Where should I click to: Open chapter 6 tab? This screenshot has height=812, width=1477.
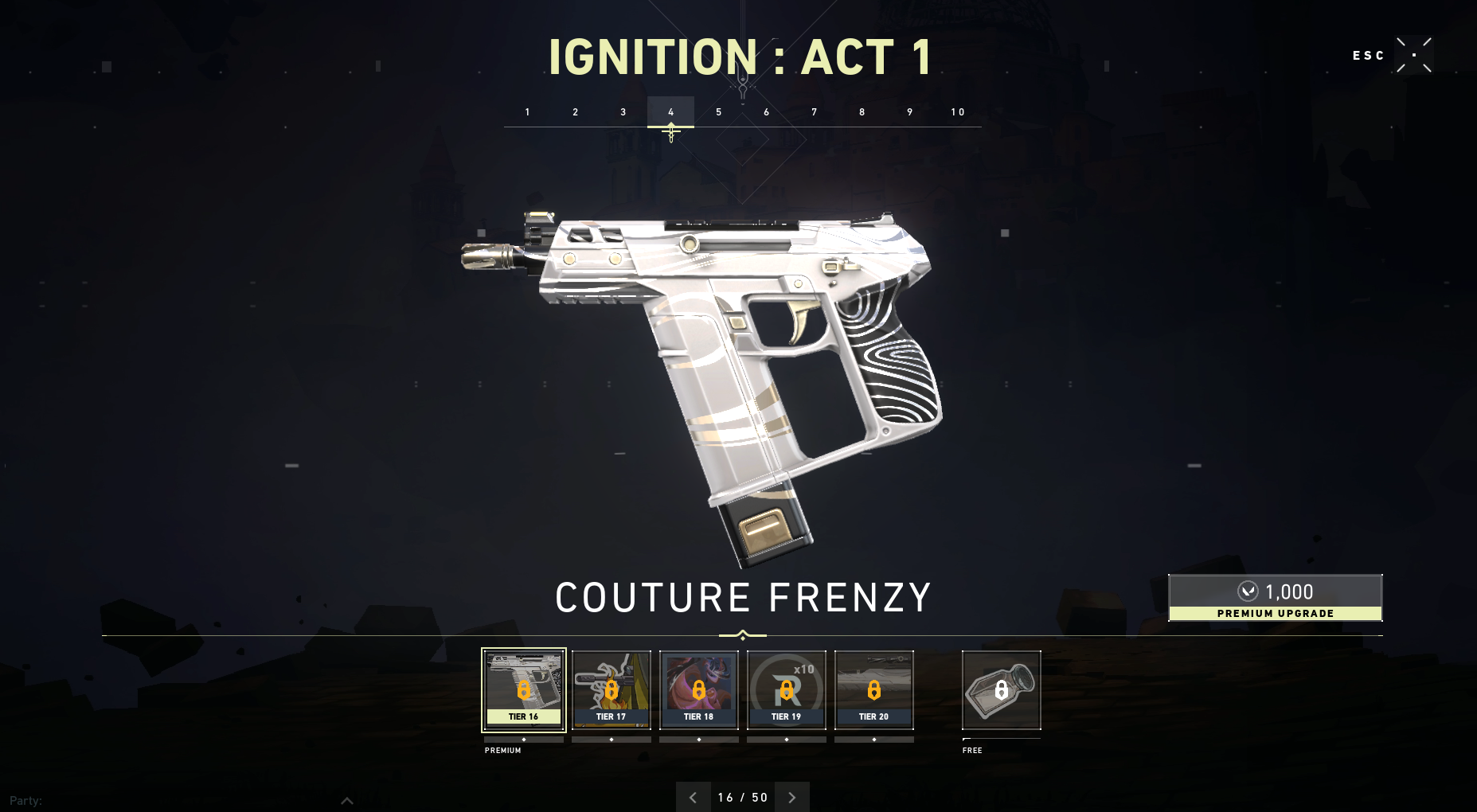click(x=766, y=112)
